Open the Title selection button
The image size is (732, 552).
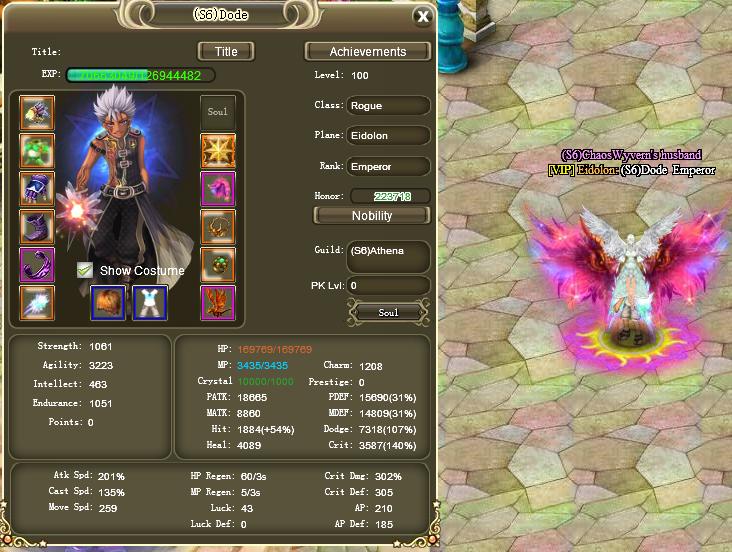click(225, 51)
